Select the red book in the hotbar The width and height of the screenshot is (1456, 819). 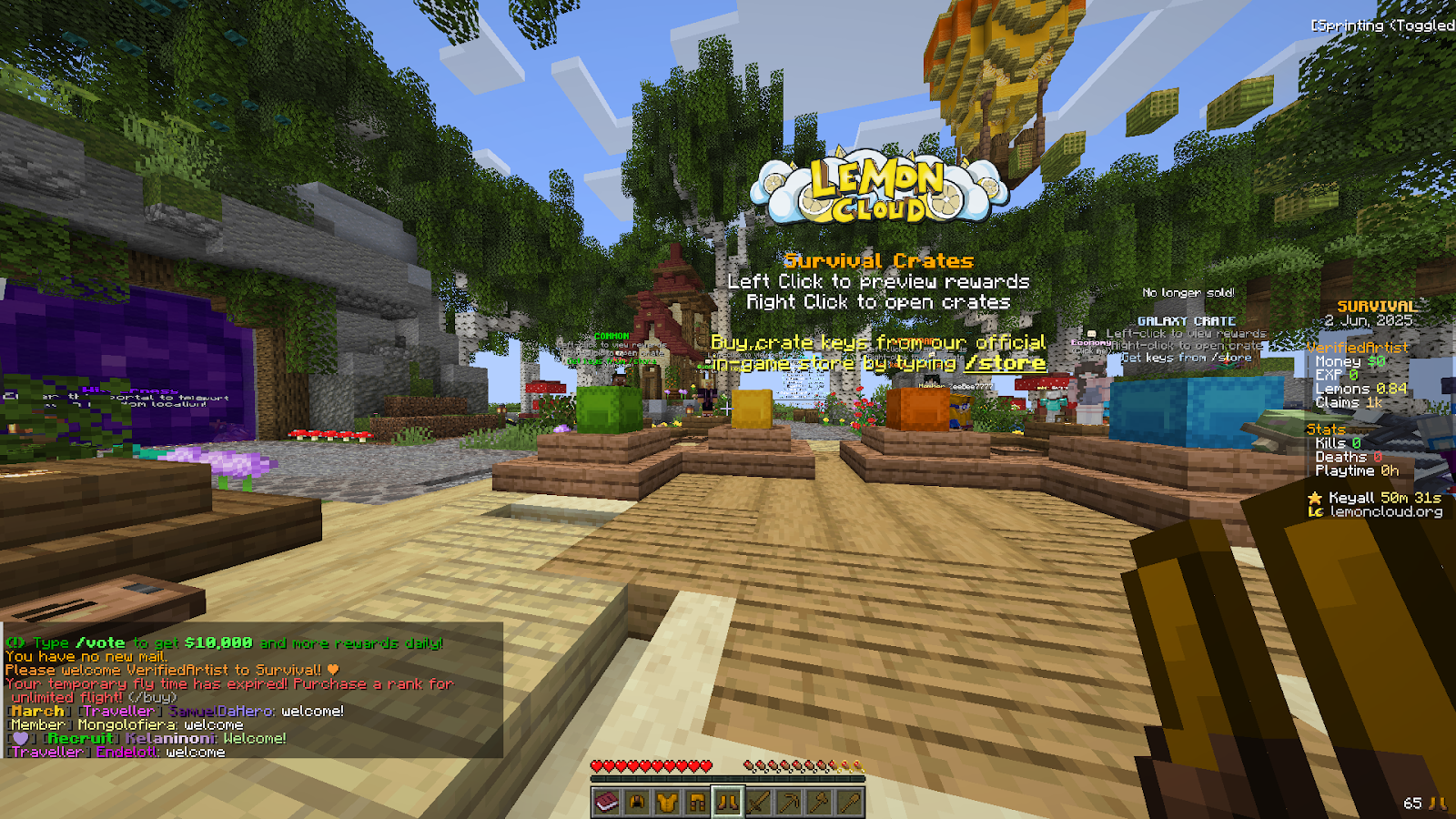pos(606,801)
